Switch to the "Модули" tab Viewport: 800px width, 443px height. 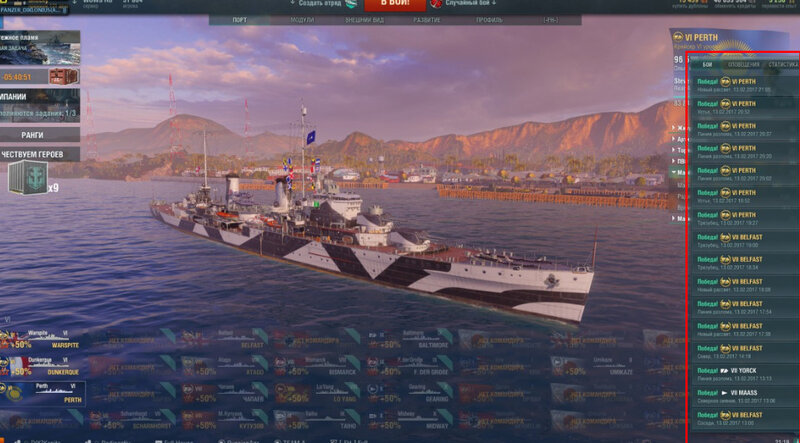click(301, 20)
